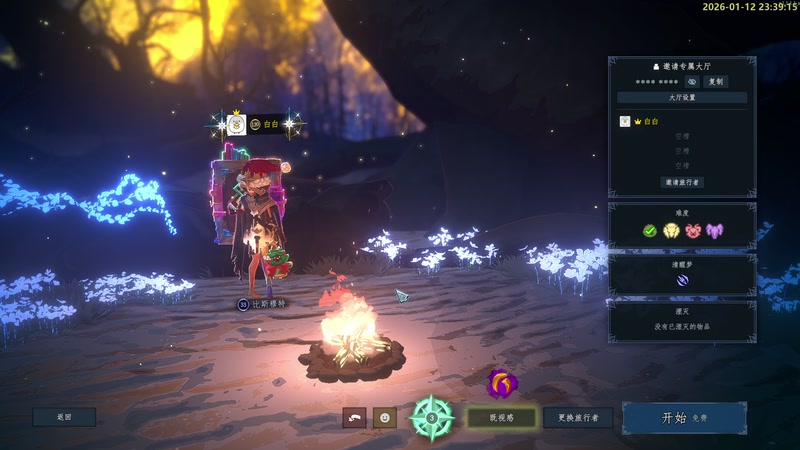Copy the lobby code with 复制
The image size is (800, 450).
715,81
